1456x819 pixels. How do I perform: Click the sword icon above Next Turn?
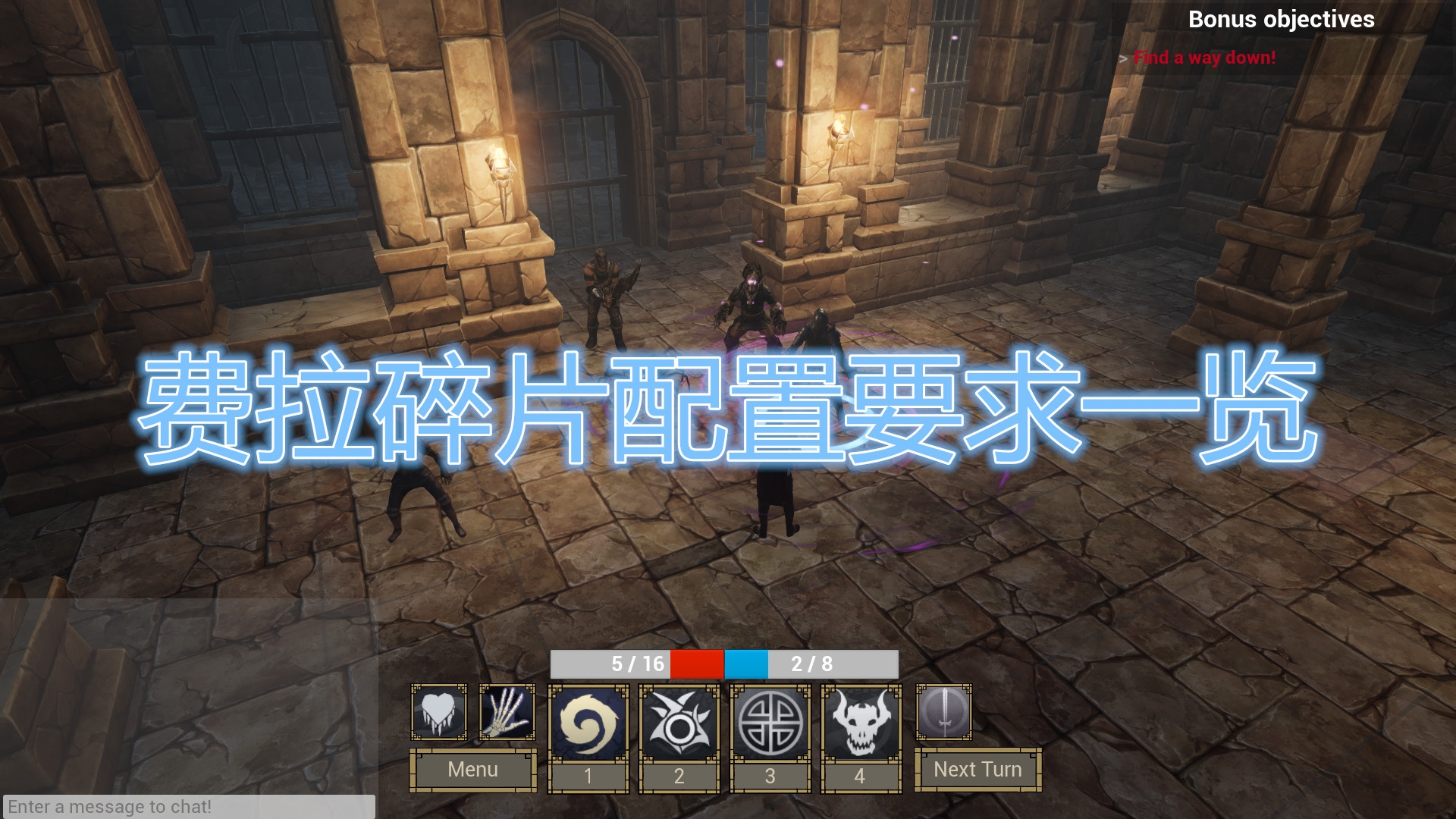[943, 713]
